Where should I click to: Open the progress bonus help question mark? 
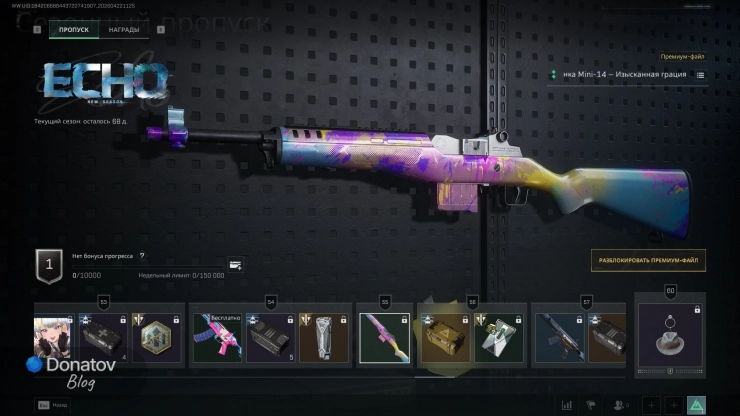(142, 256)
